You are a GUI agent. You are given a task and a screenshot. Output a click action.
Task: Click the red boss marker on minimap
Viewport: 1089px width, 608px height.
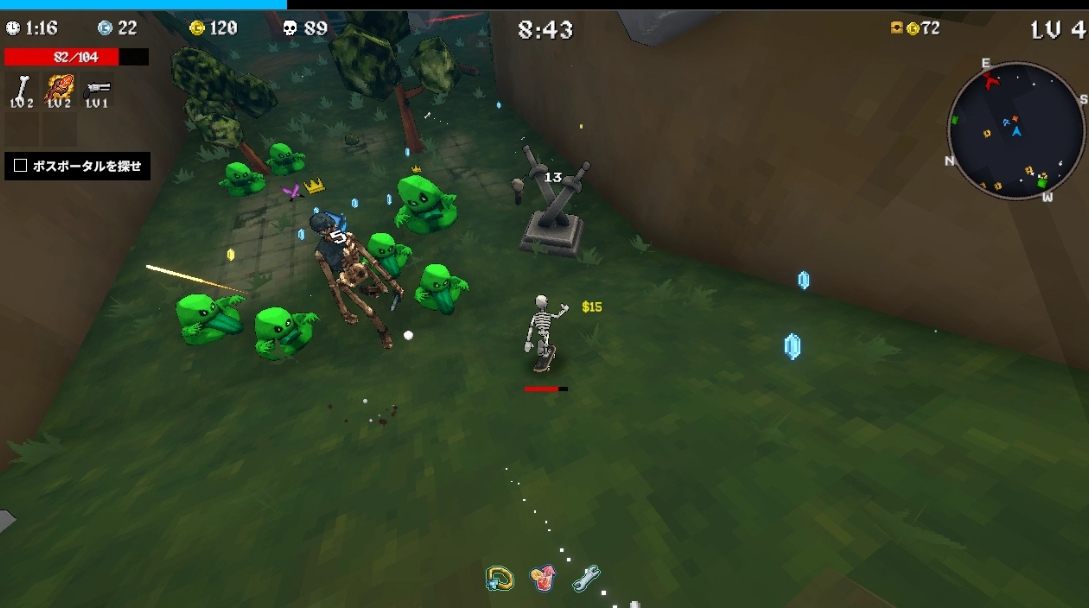click(x=991, y=80)
